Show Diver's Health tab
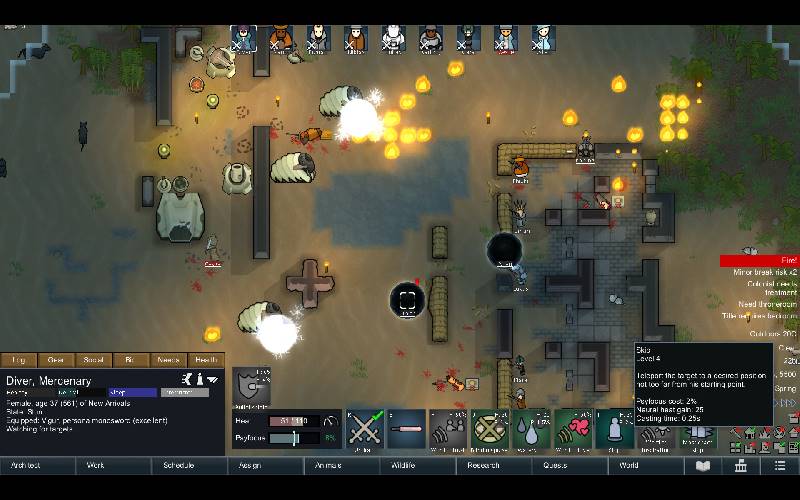The width and height of the screenshot is (800, 500). click(206, 360)
